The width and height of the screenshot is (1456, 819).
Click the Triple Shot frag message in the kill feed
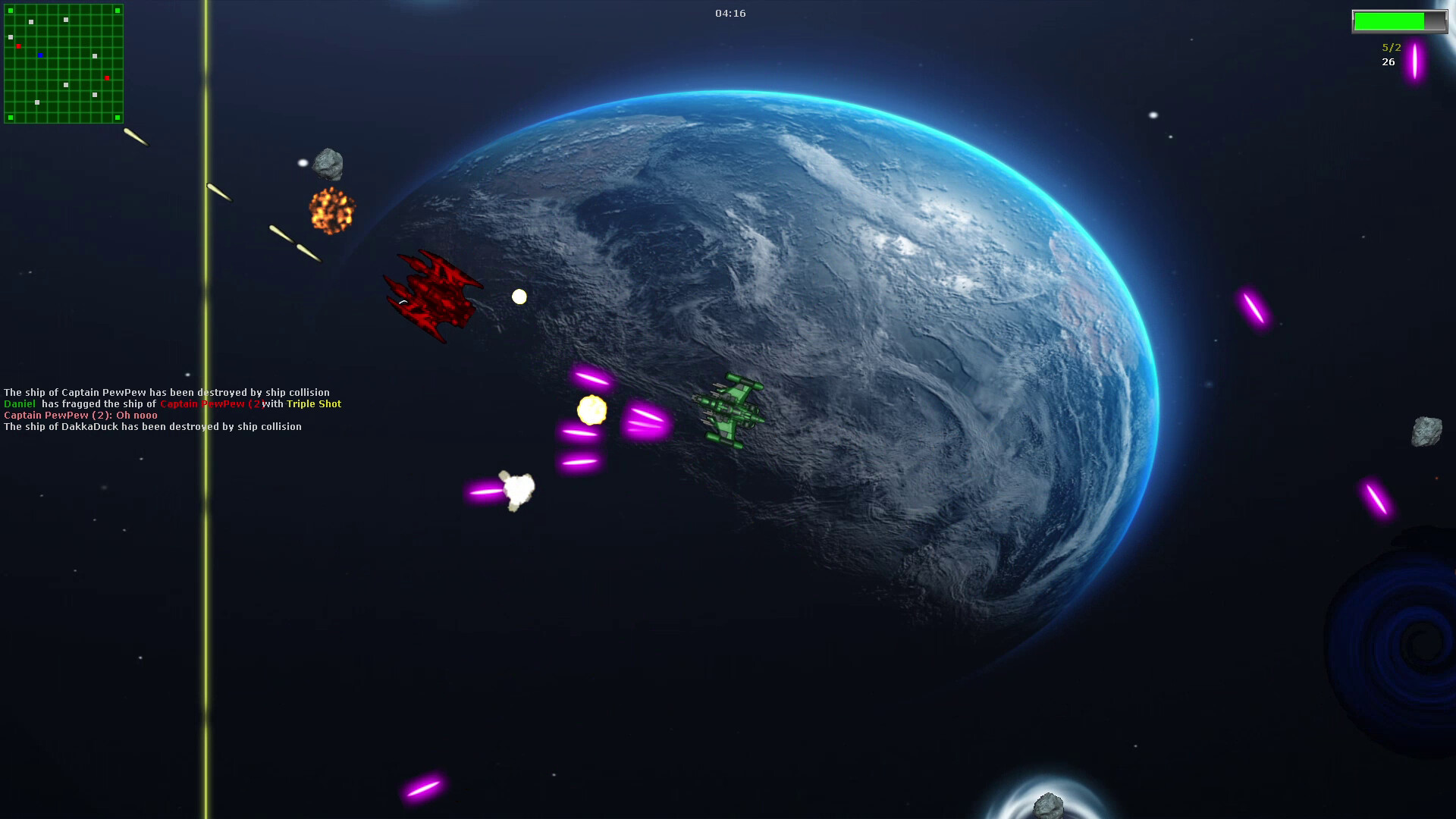(314, 404)
